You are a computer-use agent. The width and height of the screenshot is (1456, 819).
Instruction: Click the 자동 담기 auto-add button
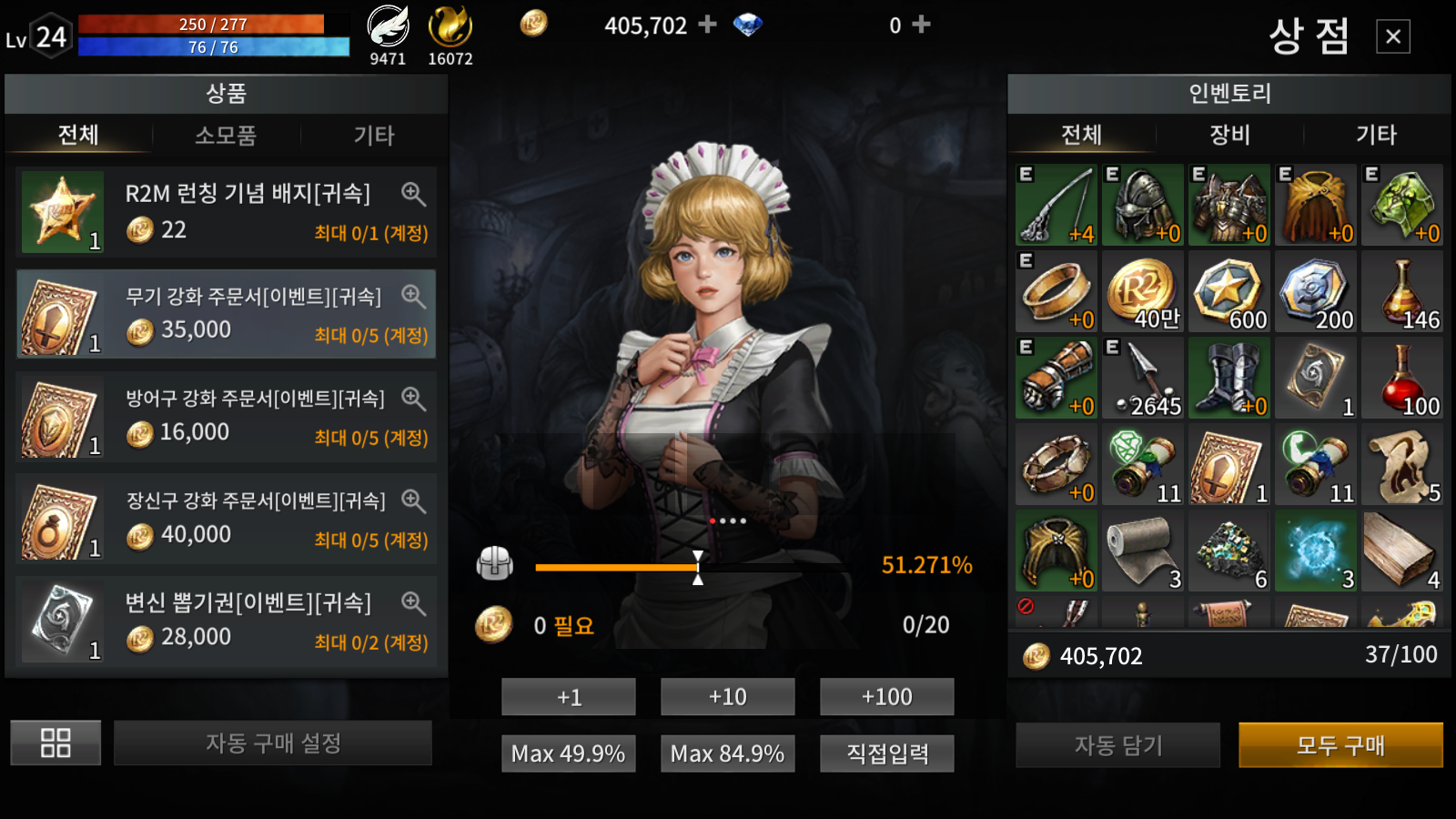click(1118, 745)
